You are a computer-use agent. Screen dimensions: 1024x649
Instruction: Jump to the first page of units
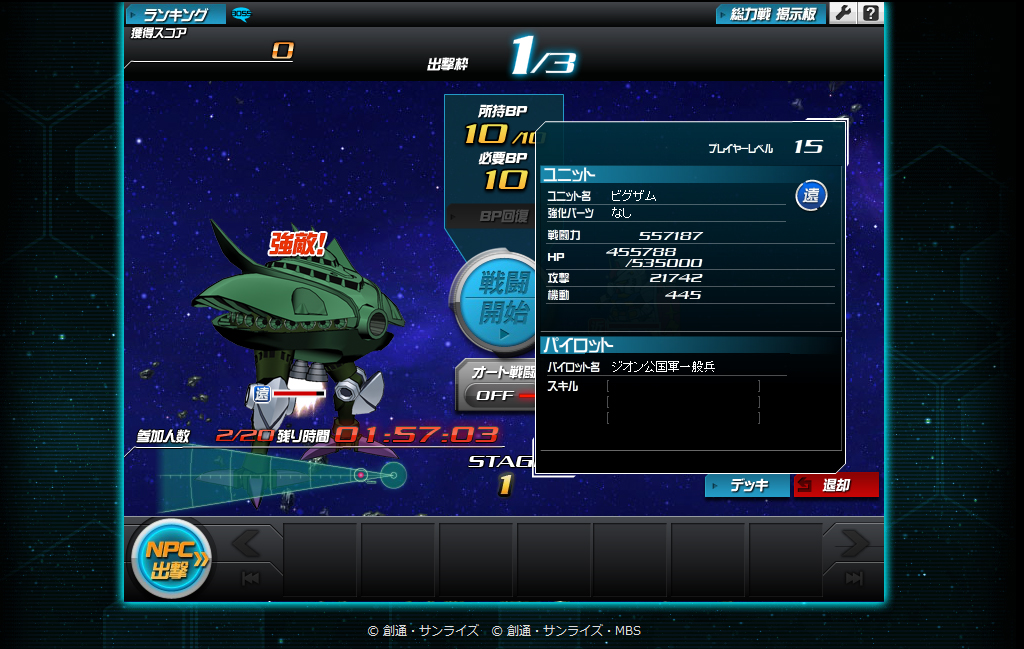tap(247, 579)
